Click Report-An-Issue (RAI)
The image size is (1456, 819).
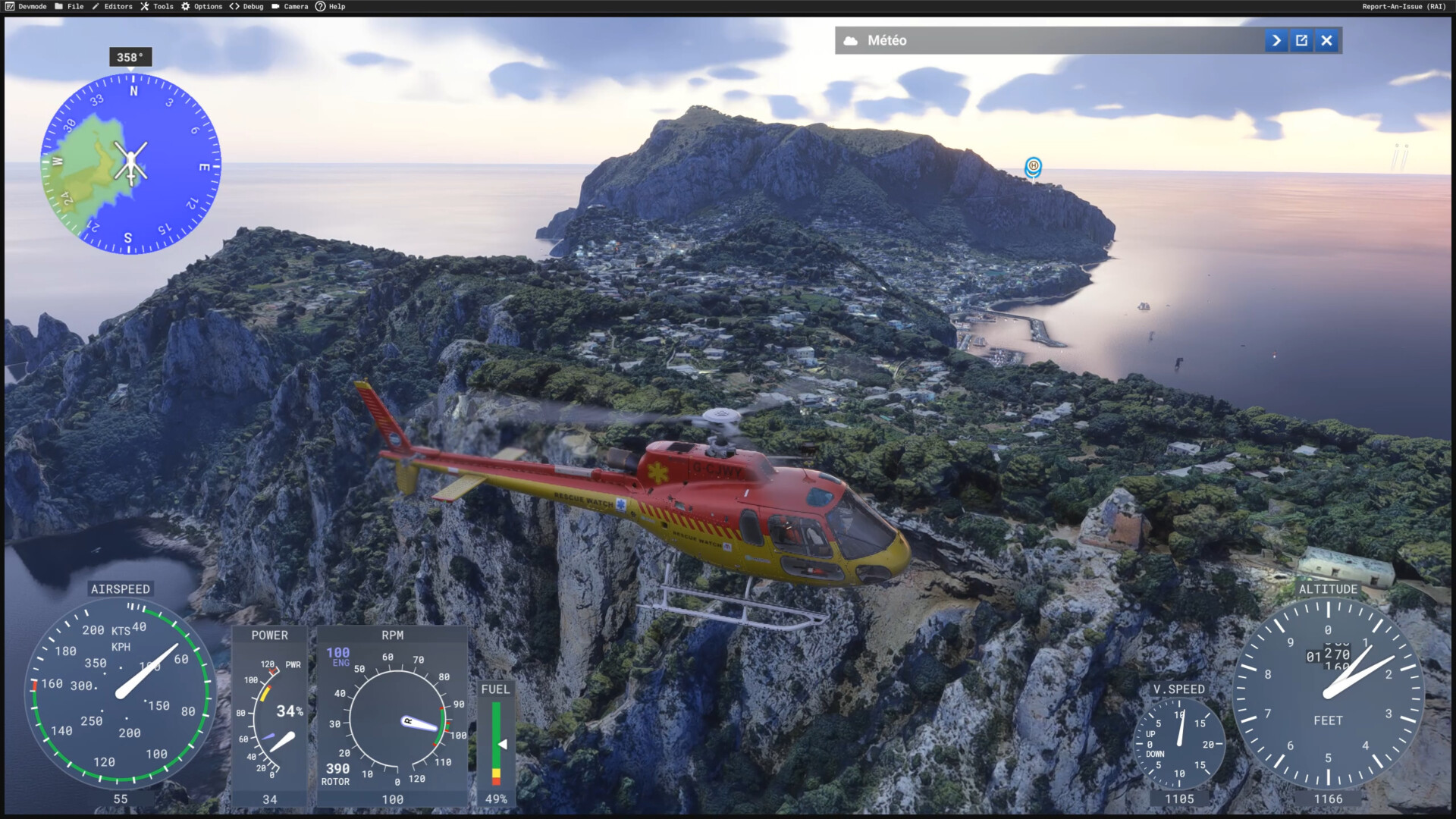click(x=1404, y=6)
